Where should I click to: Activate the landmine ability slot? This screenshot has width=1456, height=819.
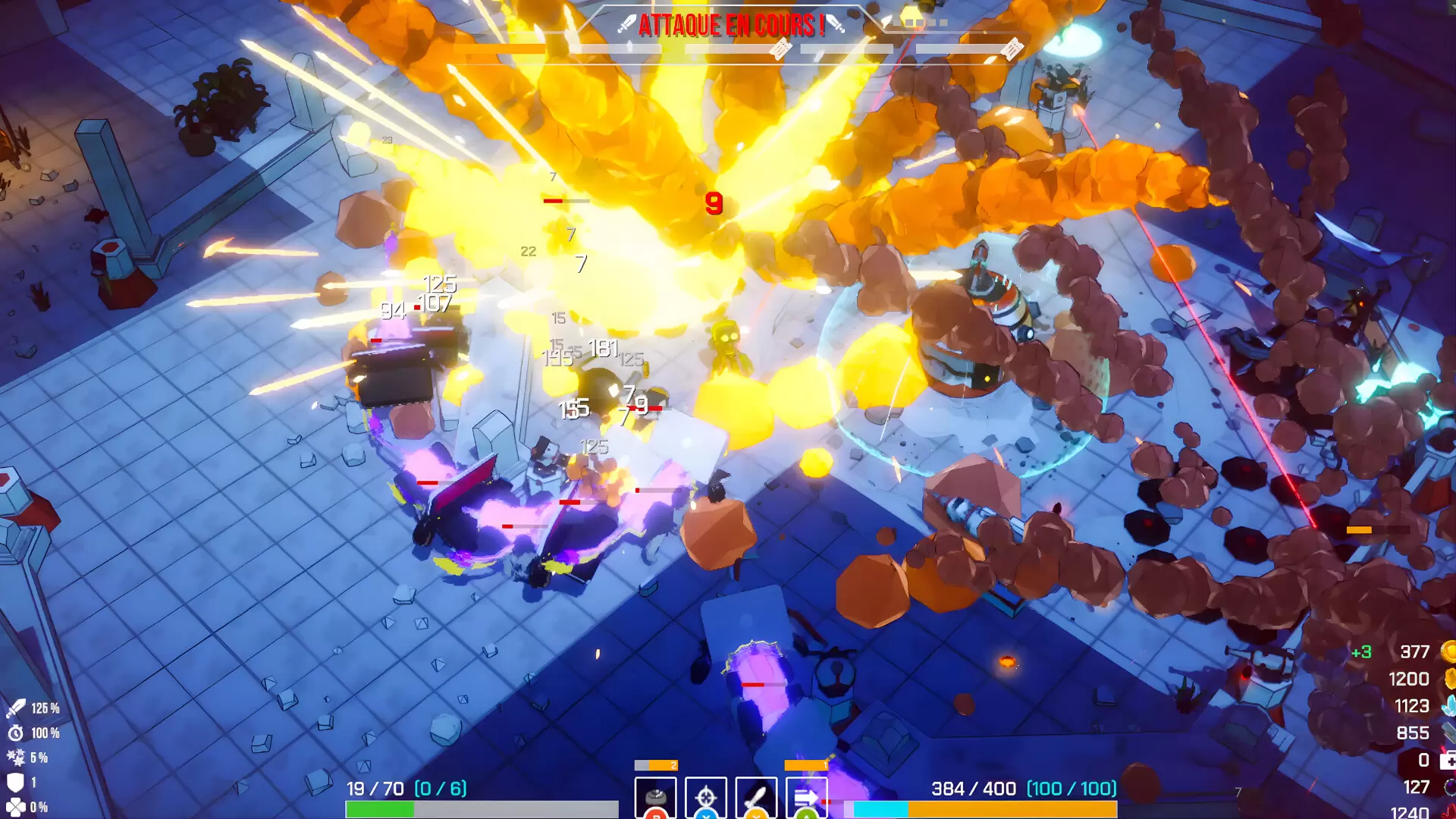click(x=655, y=798)
